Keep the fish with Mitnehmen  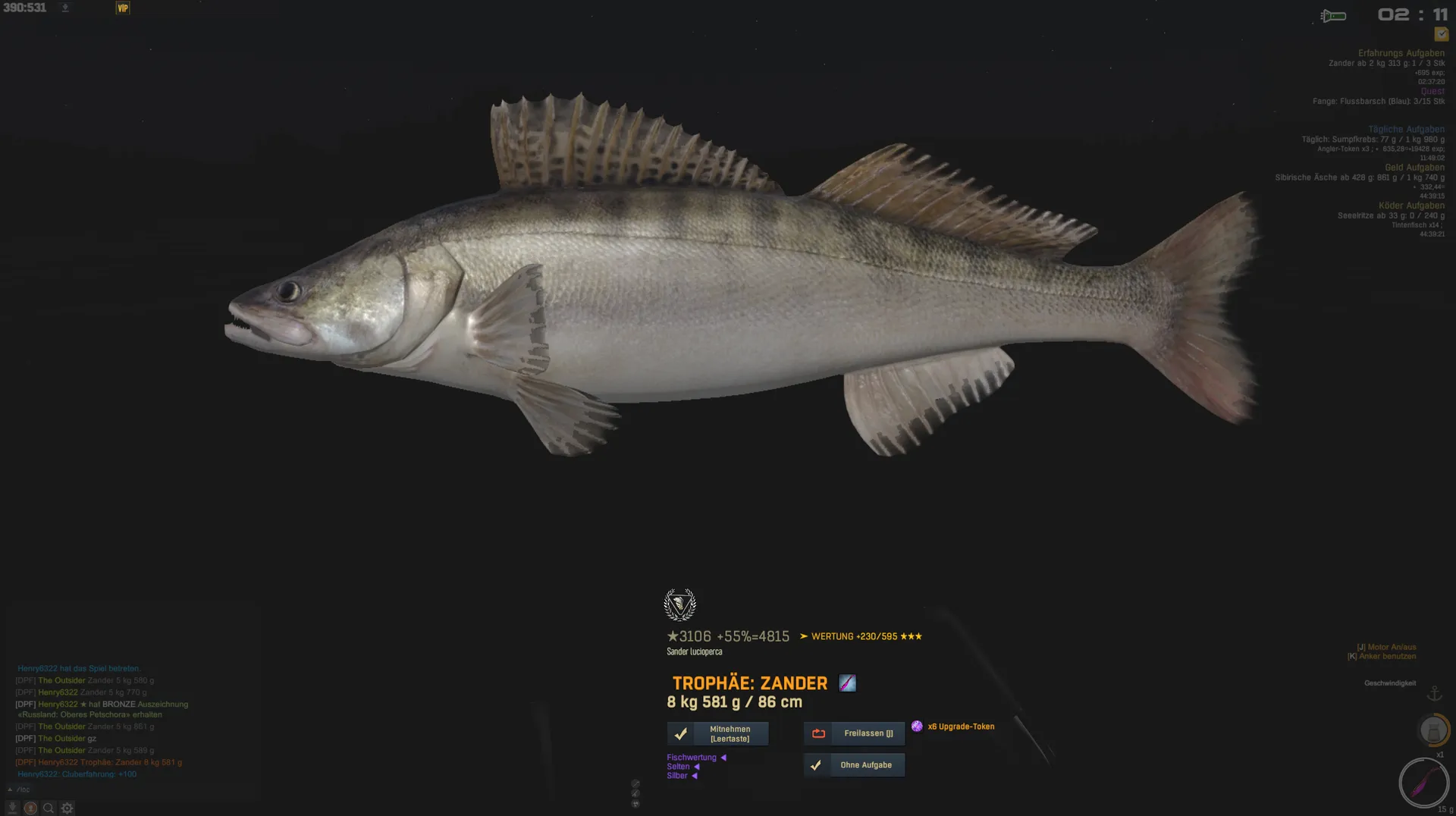tap(717, 733)
